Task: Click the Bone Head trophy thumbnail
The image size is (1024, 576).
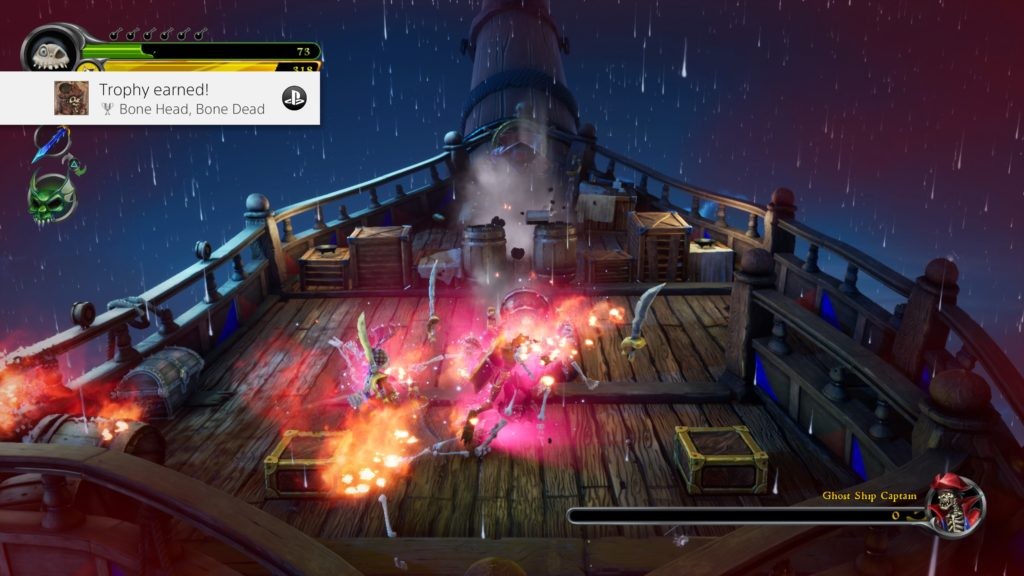Action: click(x=71, y=98)
